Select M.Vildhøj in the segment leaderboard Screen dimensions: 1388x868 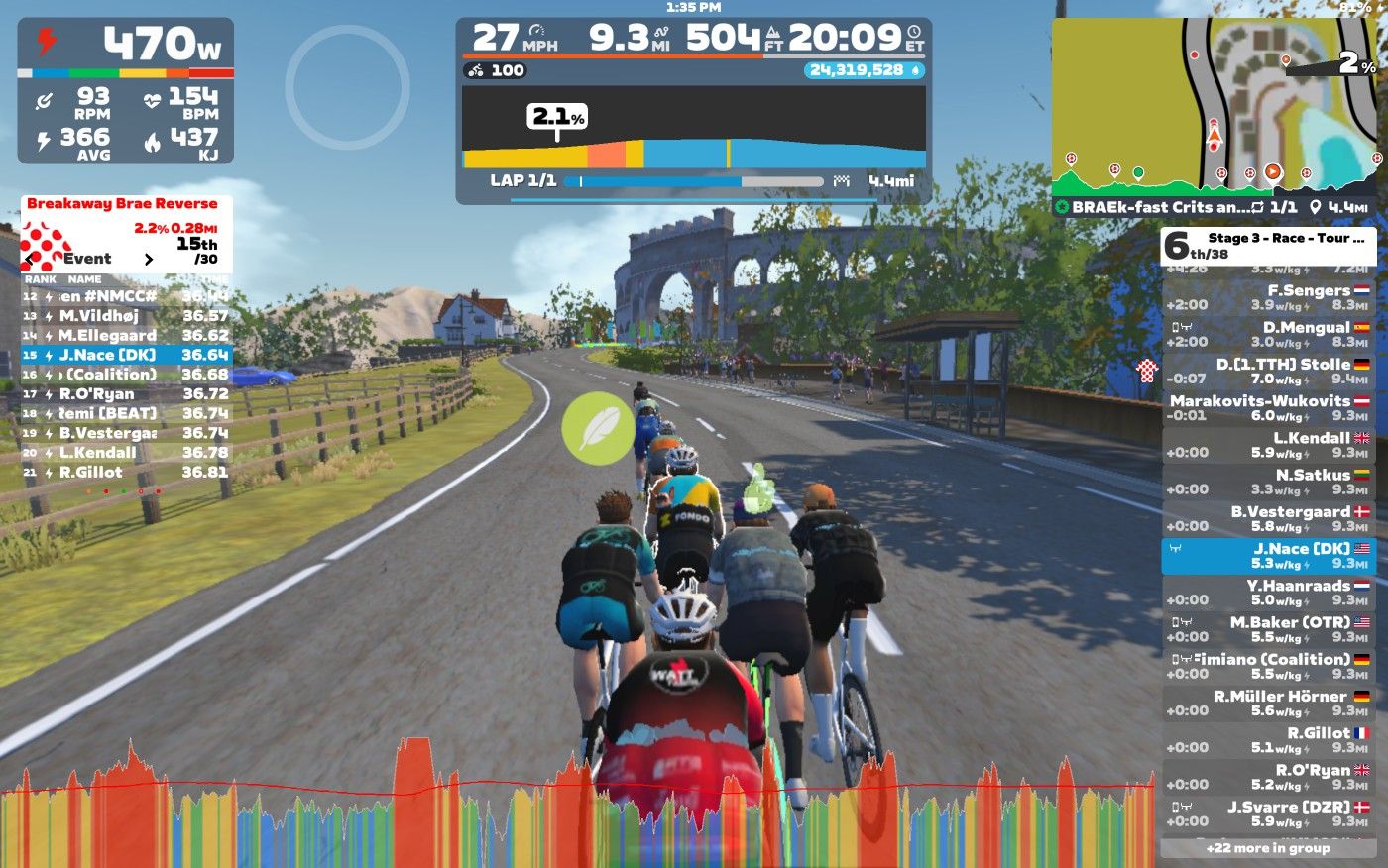click(127, 316)
